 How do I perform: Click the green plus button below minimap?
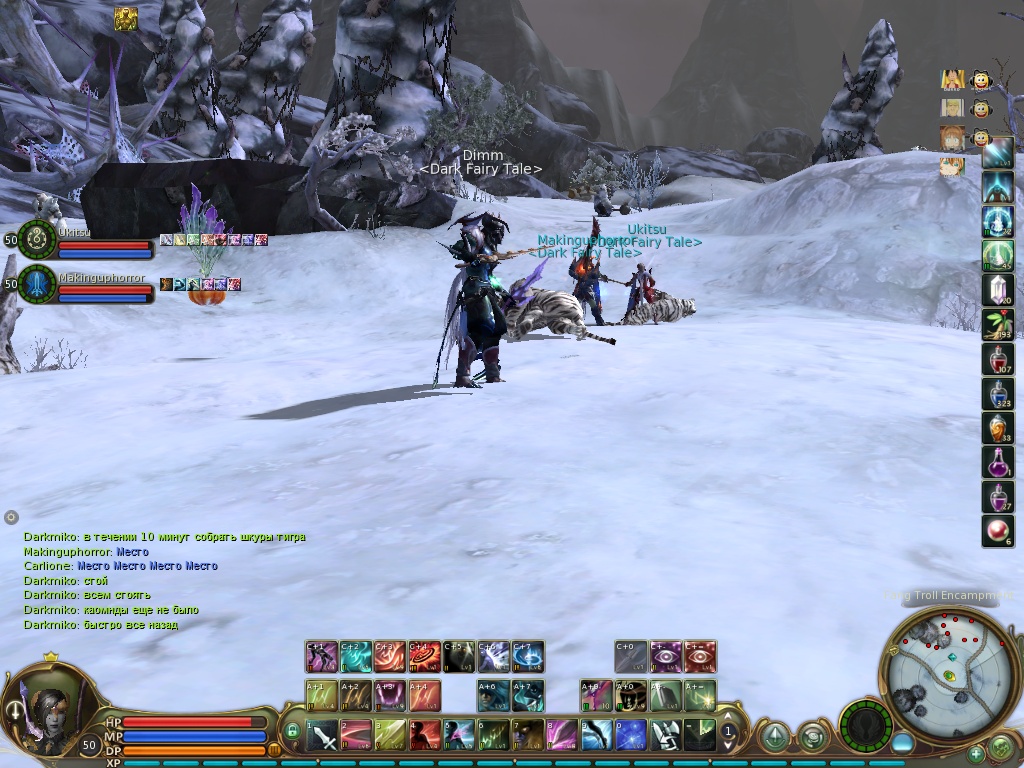click(976, 753)
